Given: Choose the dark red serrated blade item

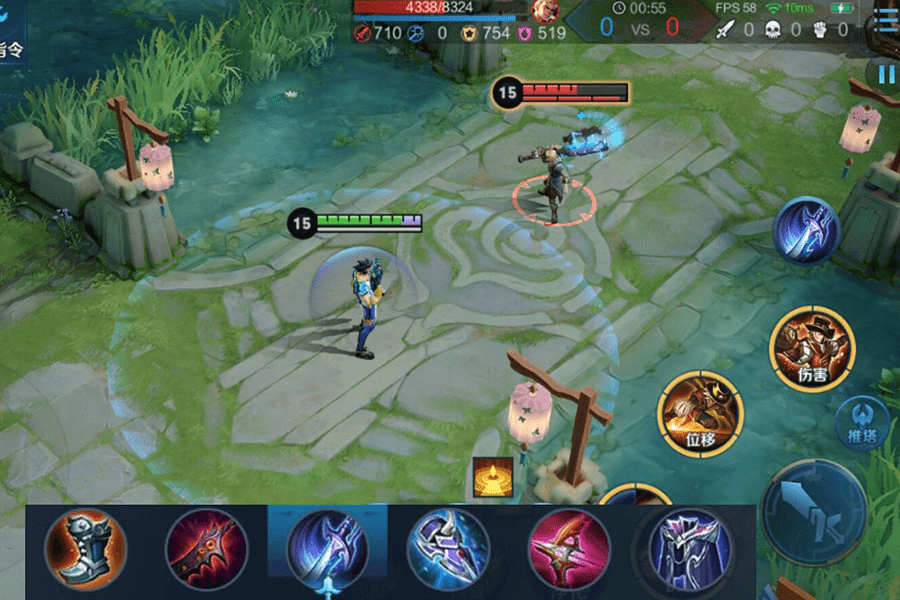Looking at the screenshot, I should click(206, 550).
